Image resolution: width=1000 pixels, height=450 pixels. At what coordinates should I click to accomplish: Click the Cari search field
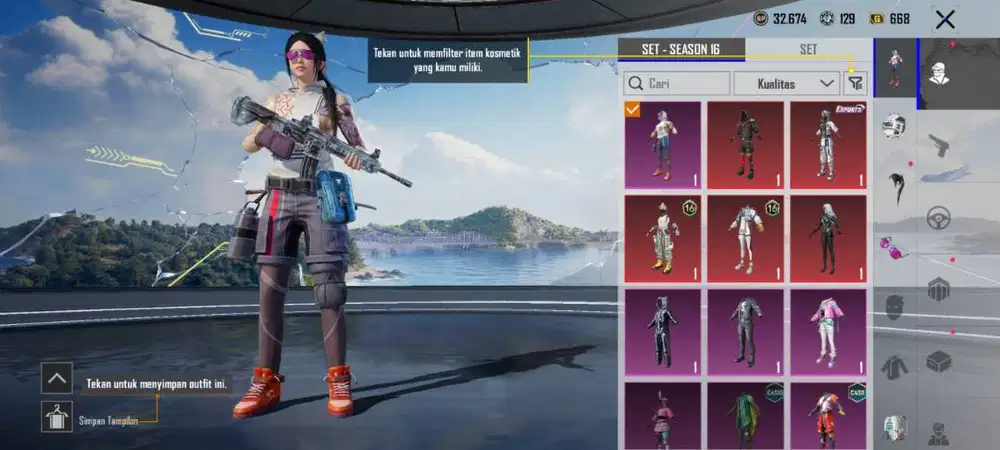coord(676,83)
